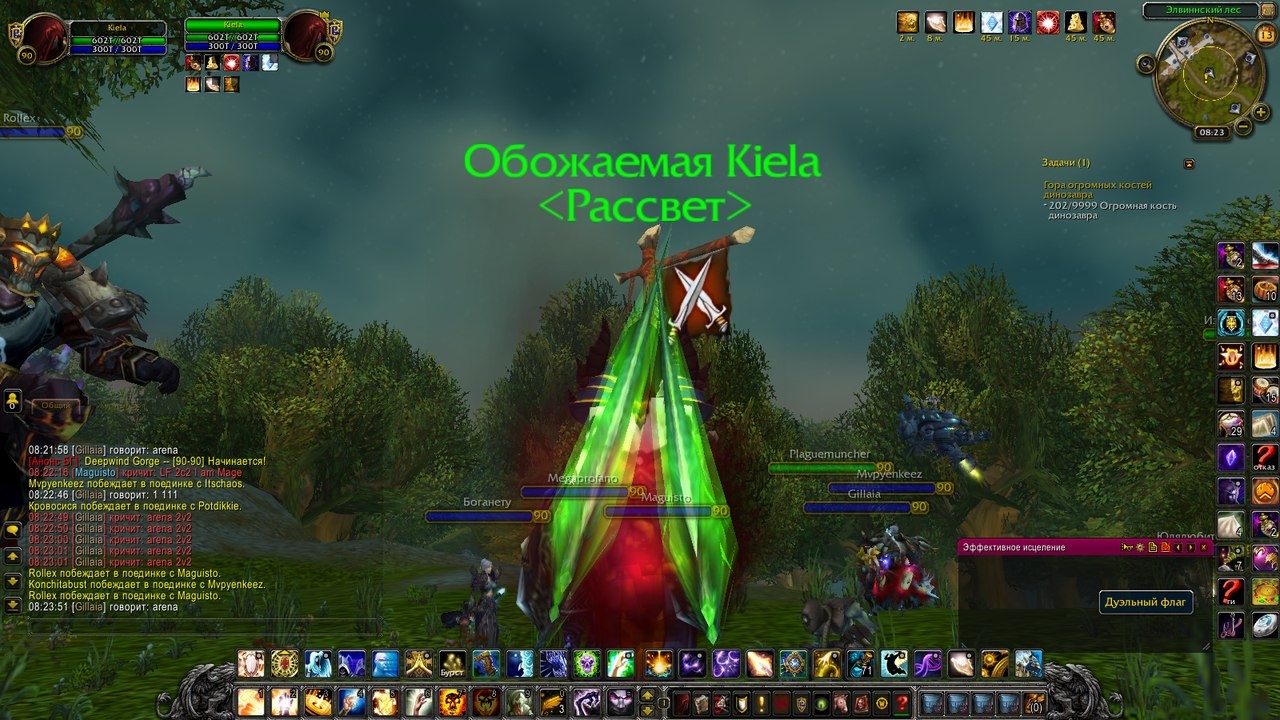Activate the fiery skull ability in slot 7
Screen dimensions: 1280x720
(x=452, y=702)
